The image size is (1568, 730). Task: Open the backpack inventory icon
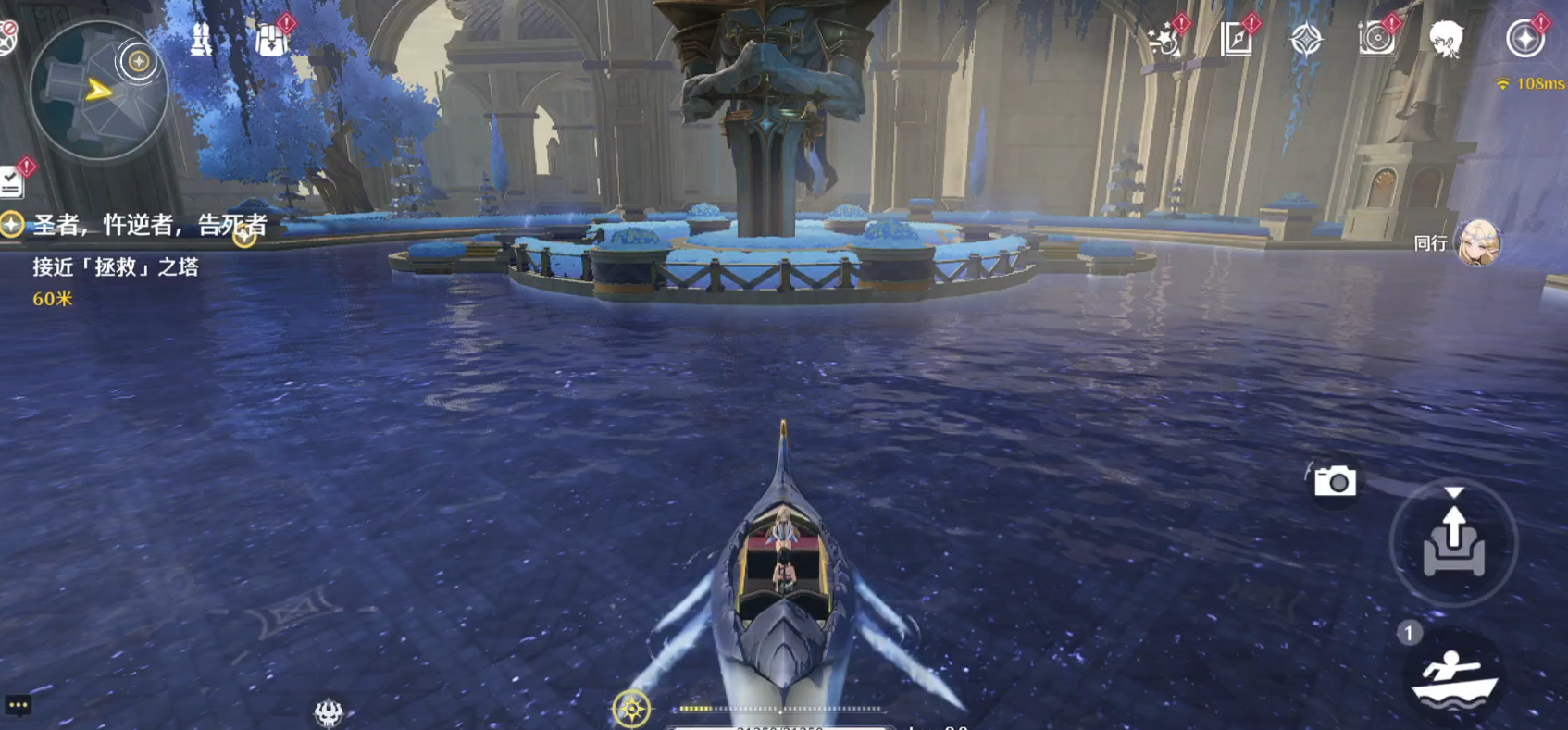pyautogui.click(x=271, y=40)
